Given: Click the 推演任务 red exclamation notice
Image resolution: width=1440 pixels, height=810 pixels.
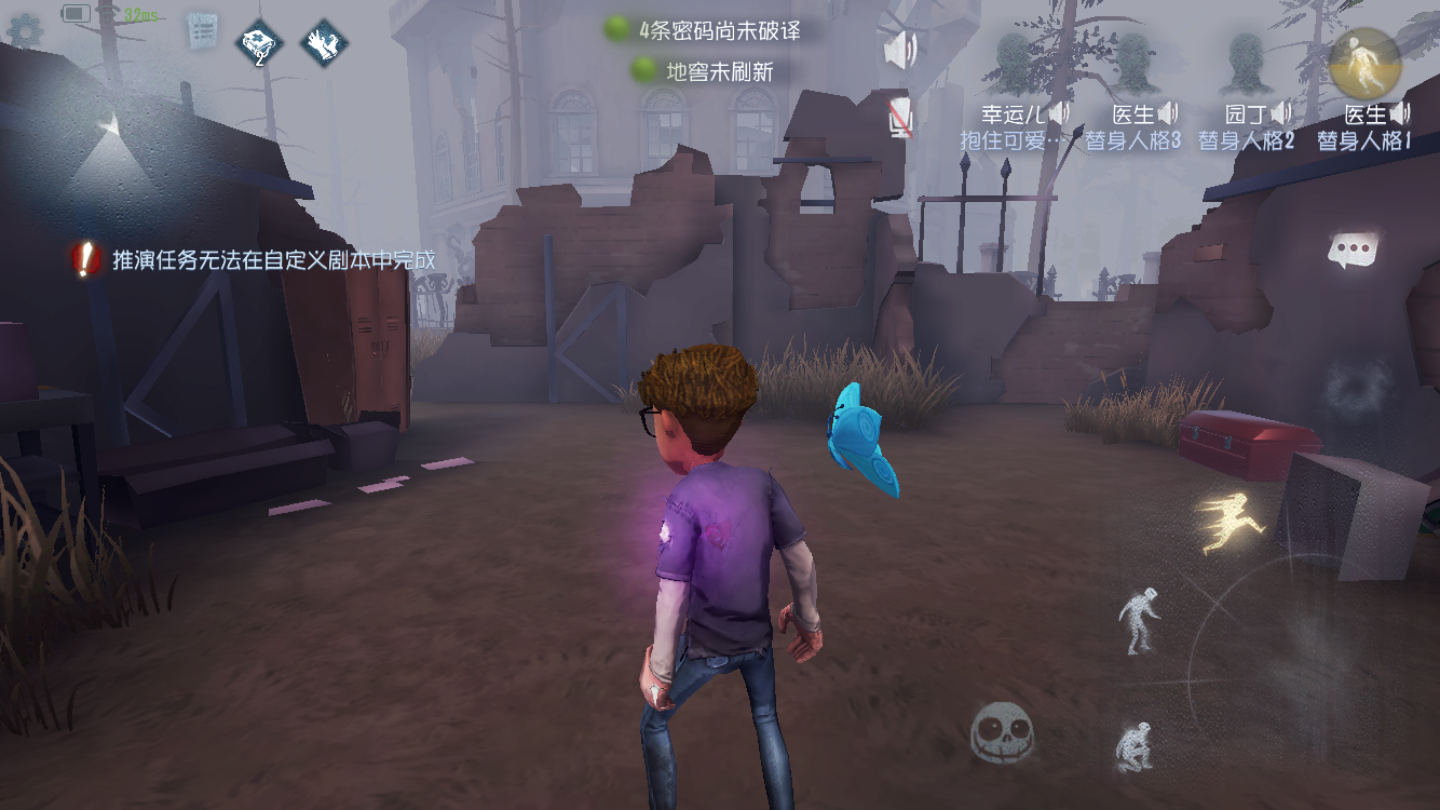Looking at the screenshot, I should [88, 260].
